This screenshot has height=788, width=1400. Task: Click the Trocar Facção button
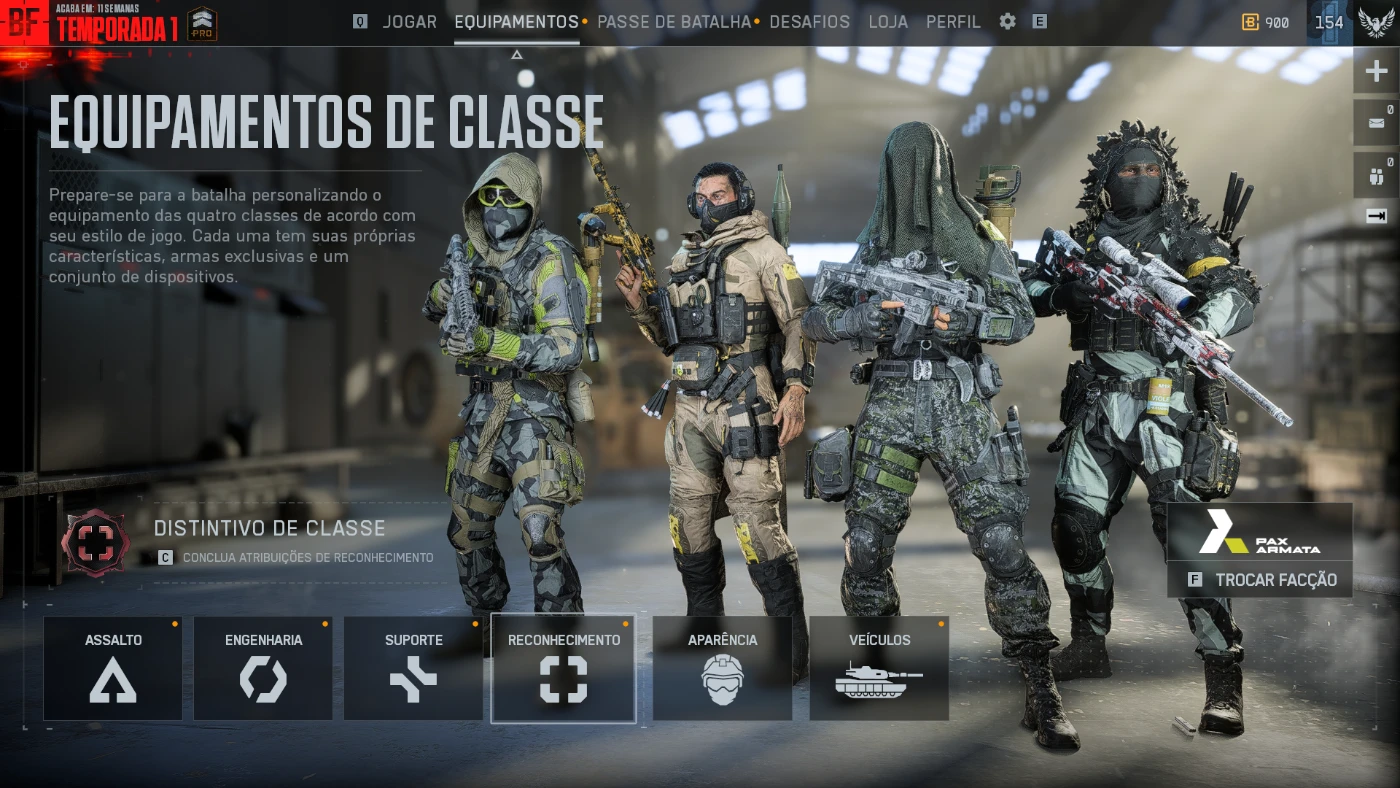[x=1260, y=580]
